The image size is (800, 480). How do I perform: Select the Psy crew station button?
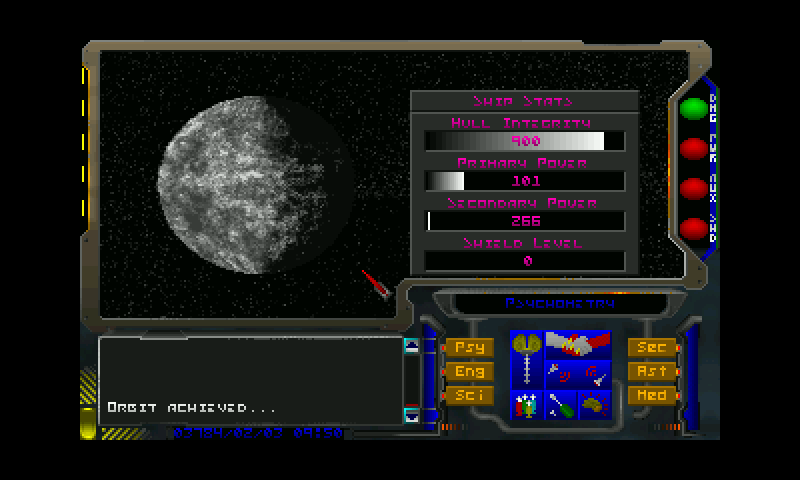(x=468, y=347)
